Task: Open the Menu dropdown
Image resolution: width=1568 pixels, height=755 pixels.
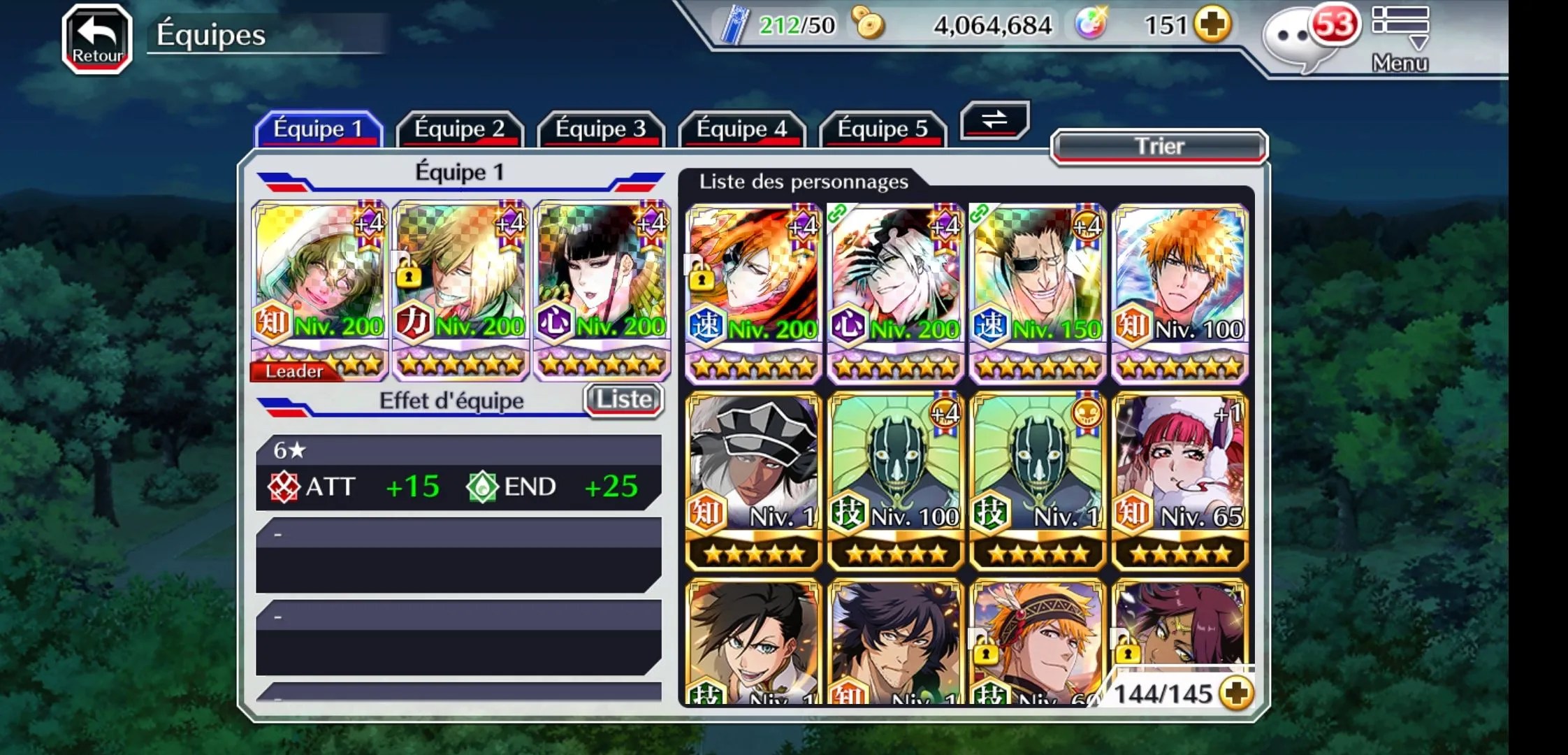Action: (1400, 39)
